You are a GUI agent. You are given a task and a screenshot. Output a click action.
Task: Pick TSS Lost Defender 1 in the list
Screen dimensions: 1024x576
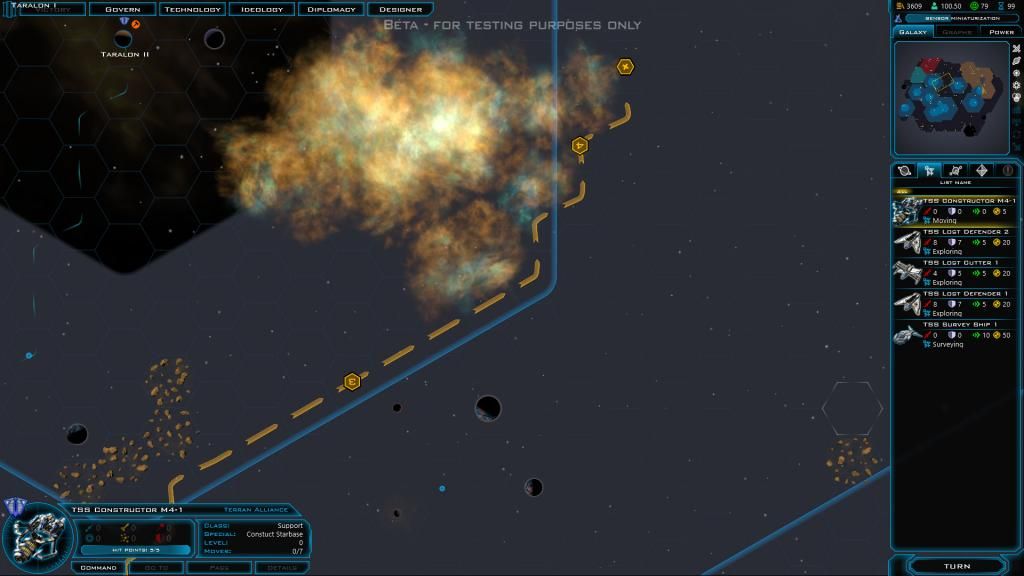pos(954,303)
